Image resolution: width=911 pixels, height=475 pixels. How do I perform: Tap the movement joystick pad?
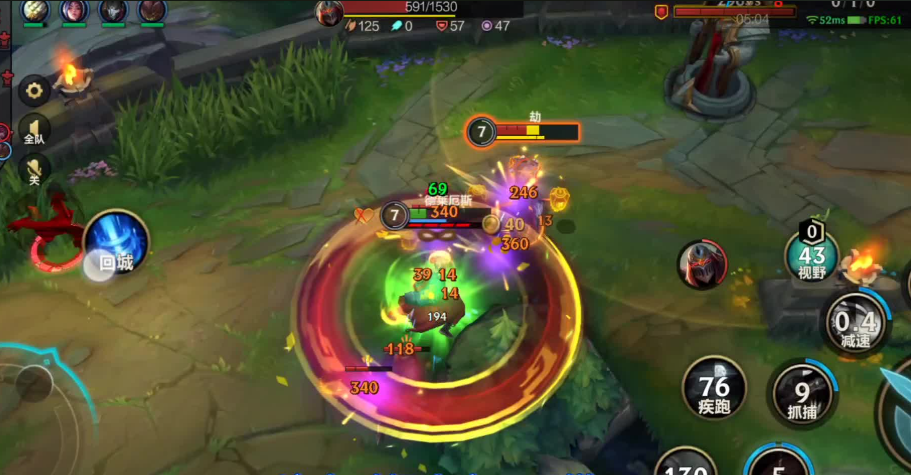click(35, 383)
